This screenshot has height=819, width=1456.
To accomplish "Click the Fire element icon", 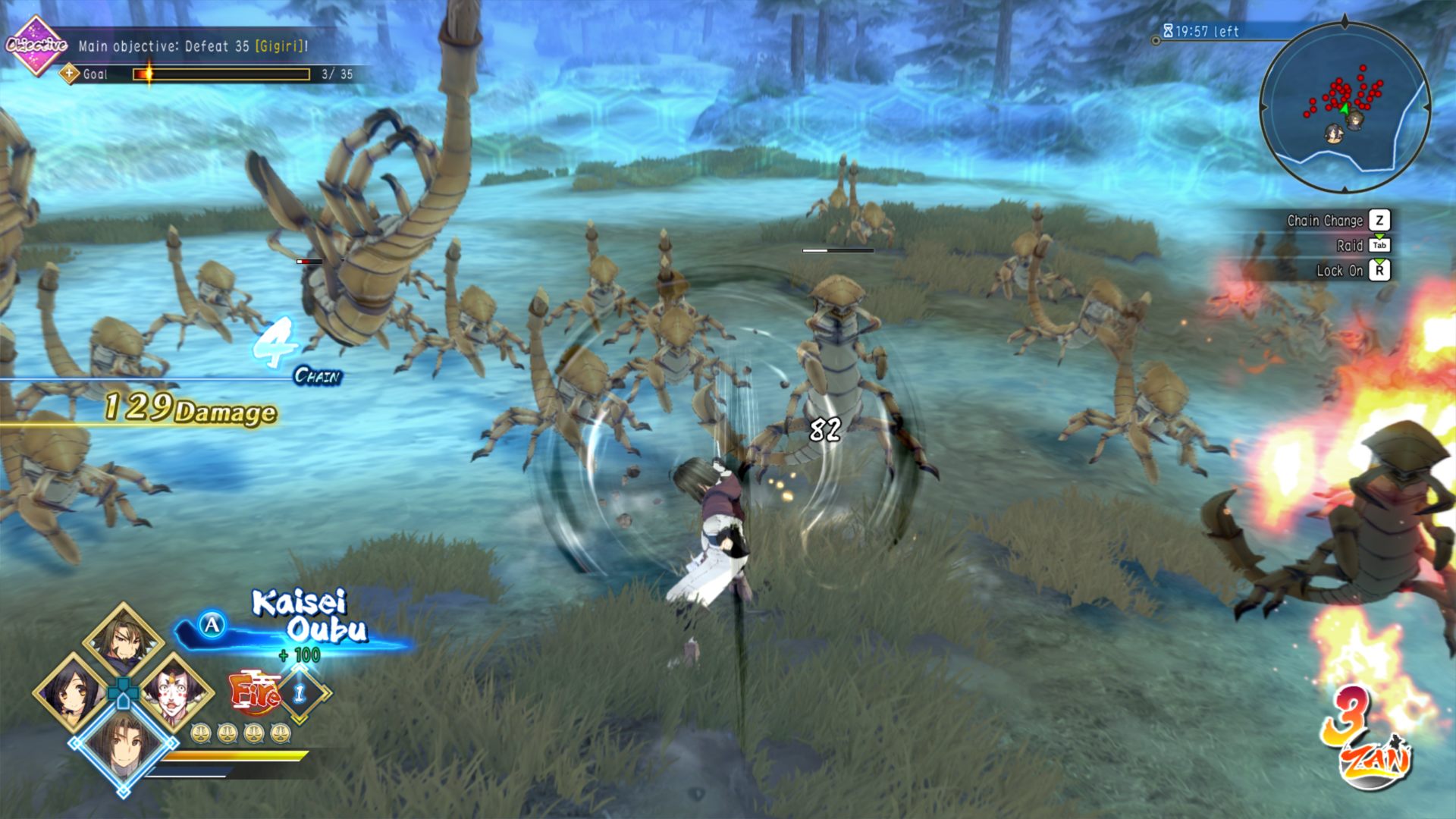I will [253, 692].
